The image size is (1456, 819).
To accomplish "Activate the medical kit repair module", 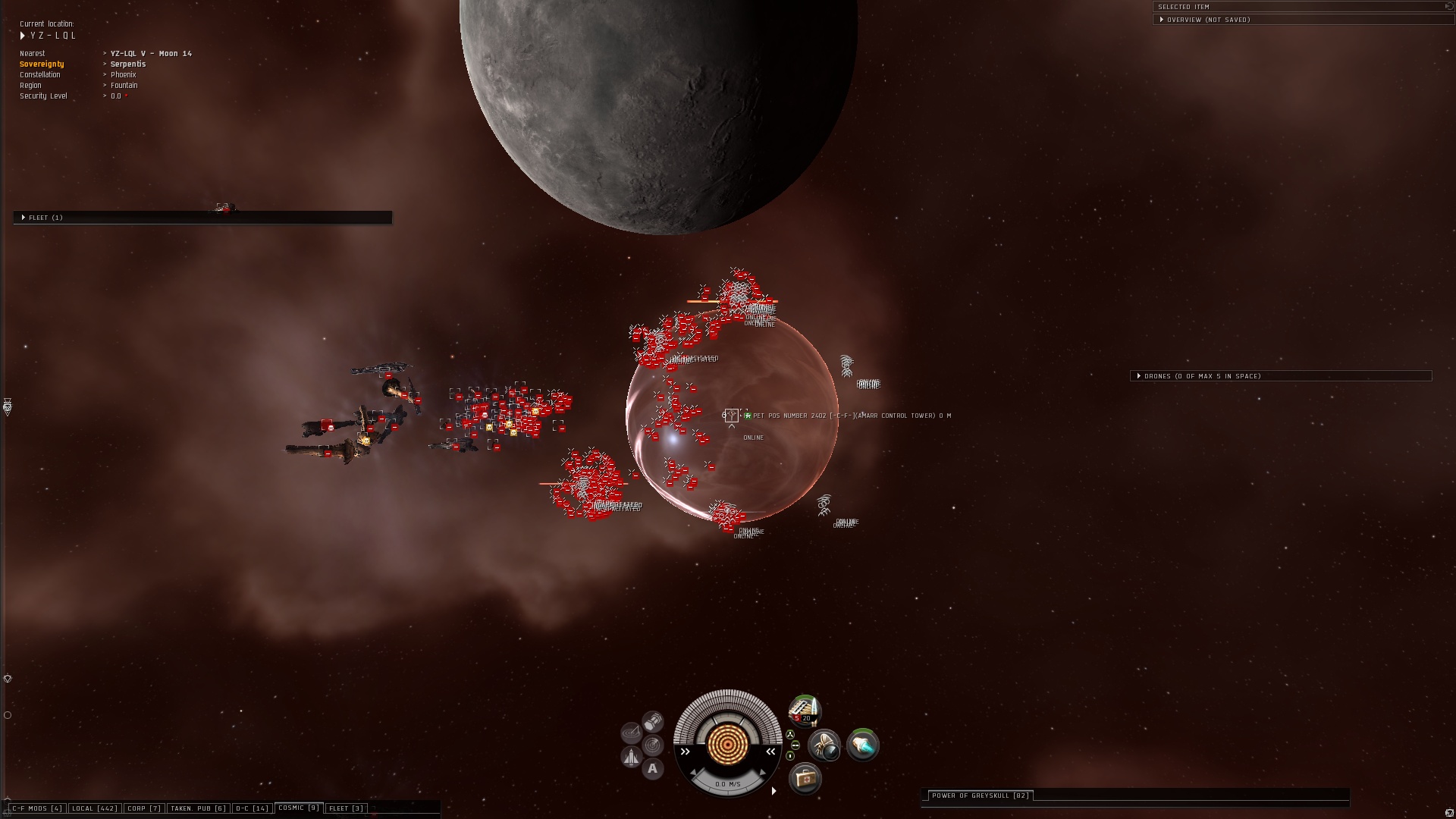I will 805,778.
